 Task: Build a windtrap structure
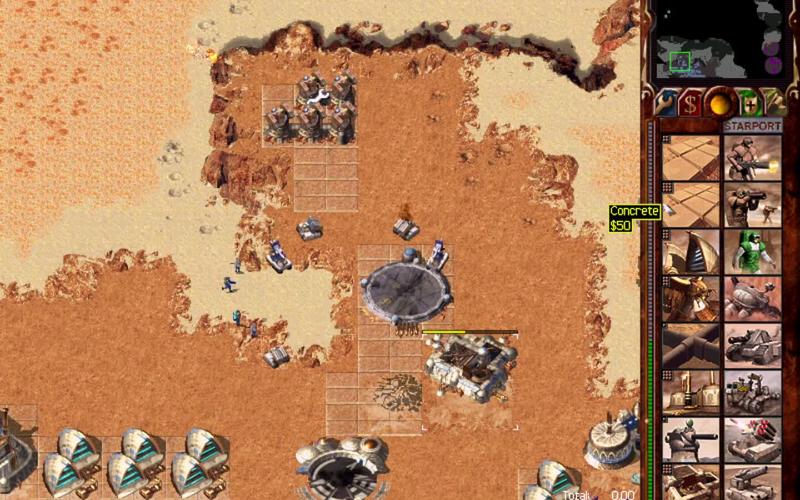[x=690, y=251]
